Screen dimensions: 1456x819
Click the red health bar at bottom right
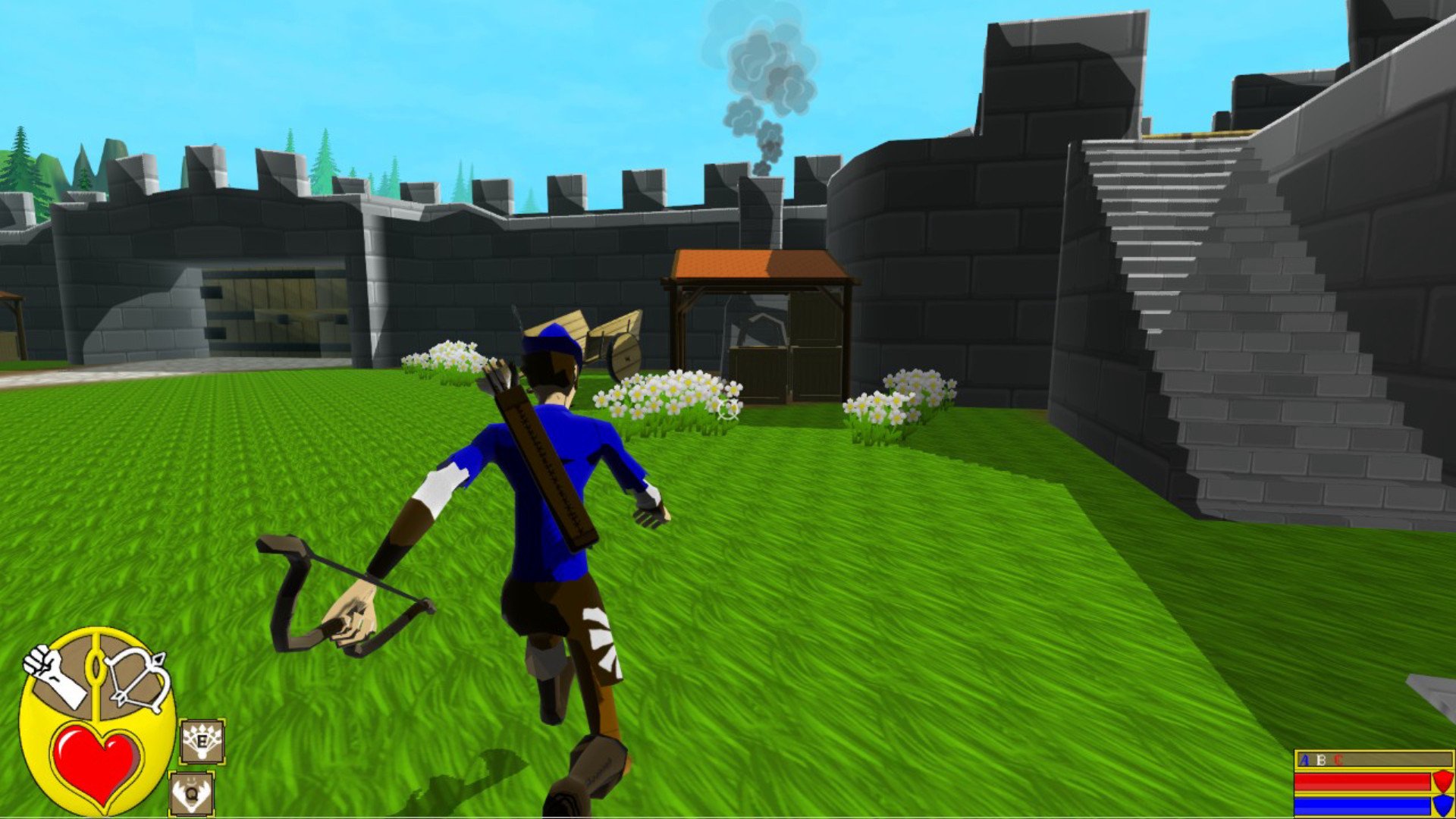tap(1354, 783)
